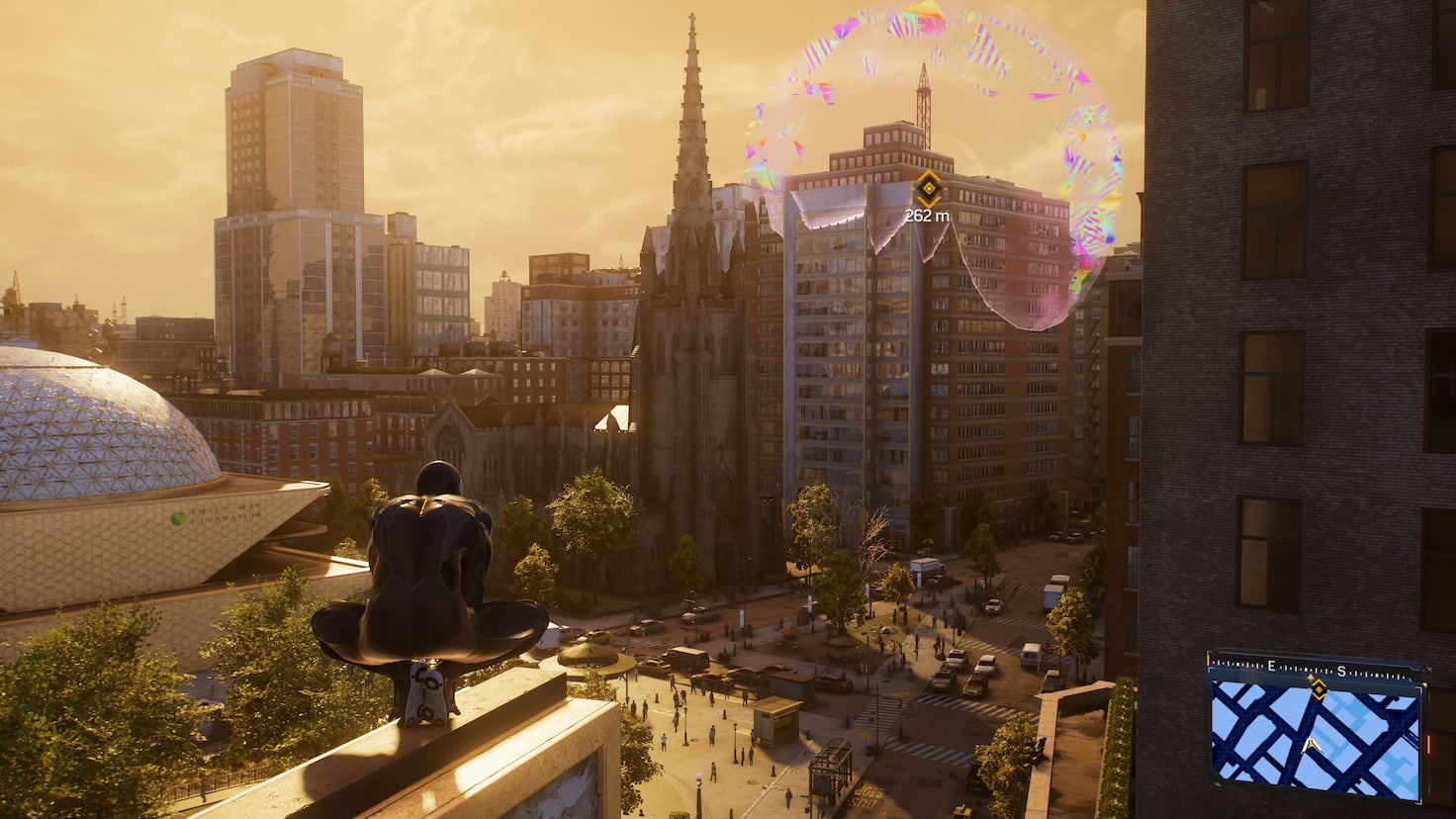Click the white truck parked at the intersection
Screen dimensions: 1456x819
1030,657
